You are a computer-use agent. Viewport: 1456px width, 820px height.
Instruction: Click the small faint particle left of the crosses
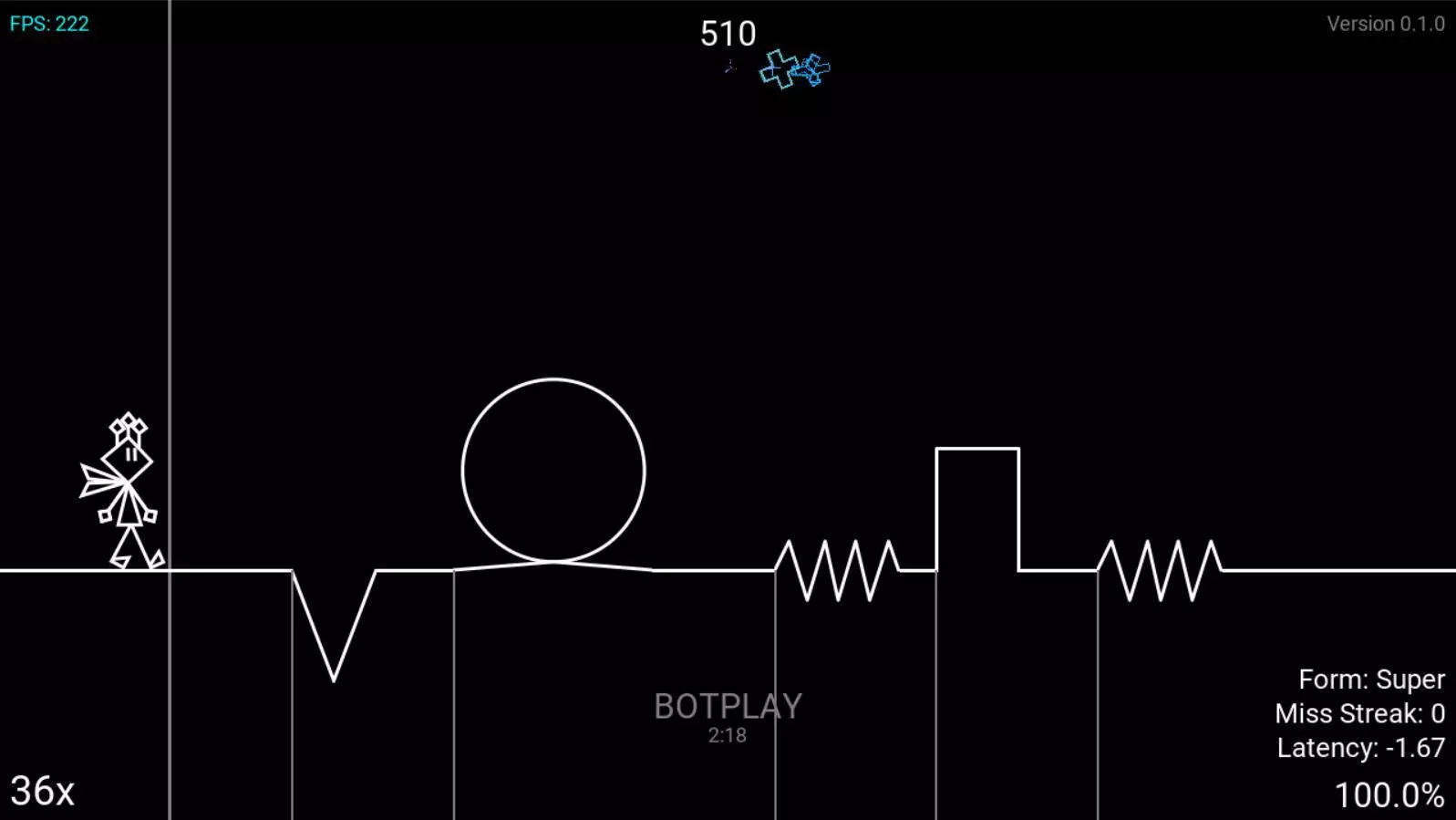tap(728, 66)
